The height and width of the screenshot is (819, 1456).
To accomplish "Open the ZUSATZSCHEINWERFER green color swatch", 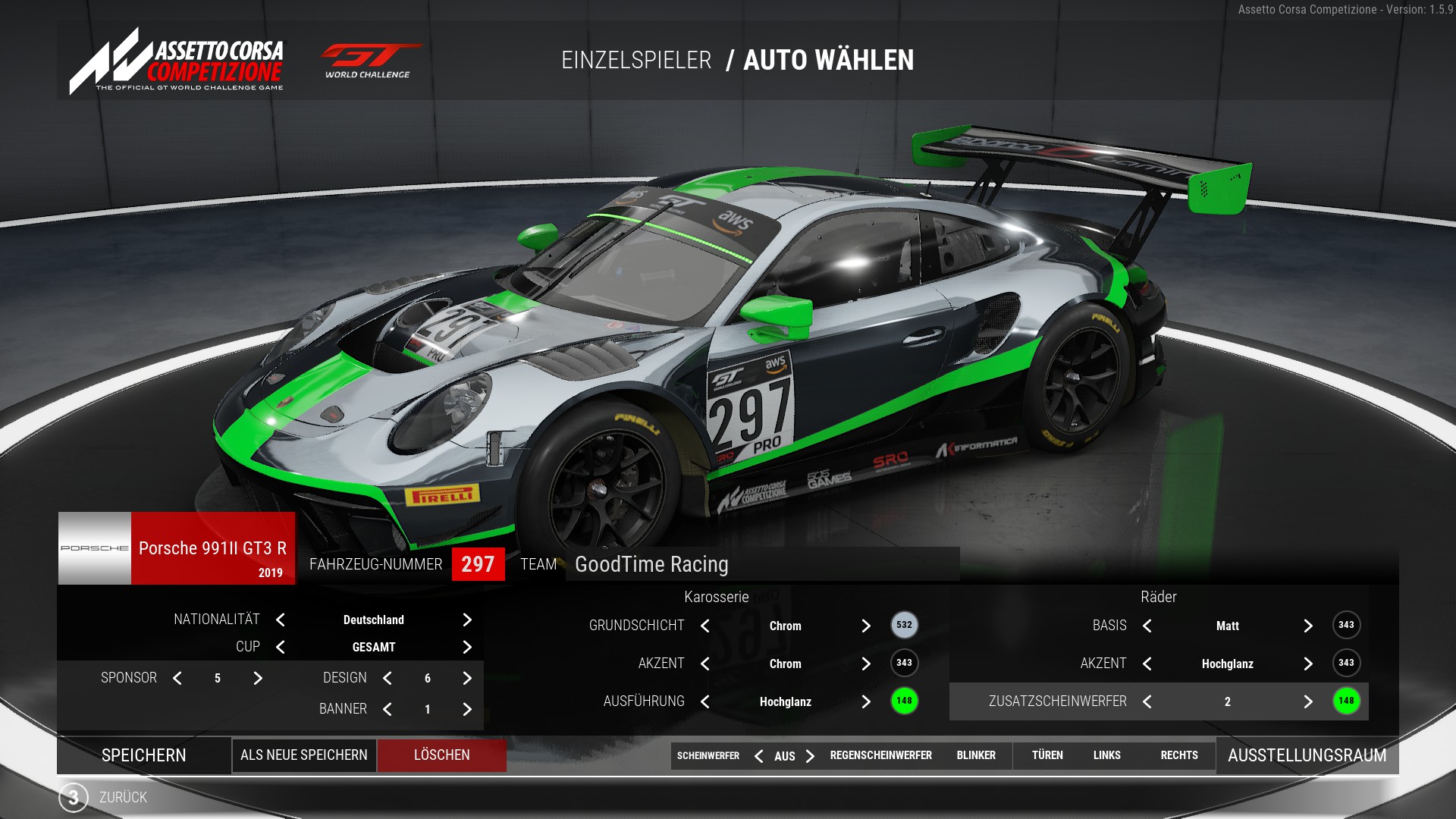I will pyautogui.click(x=1346, y=701).
